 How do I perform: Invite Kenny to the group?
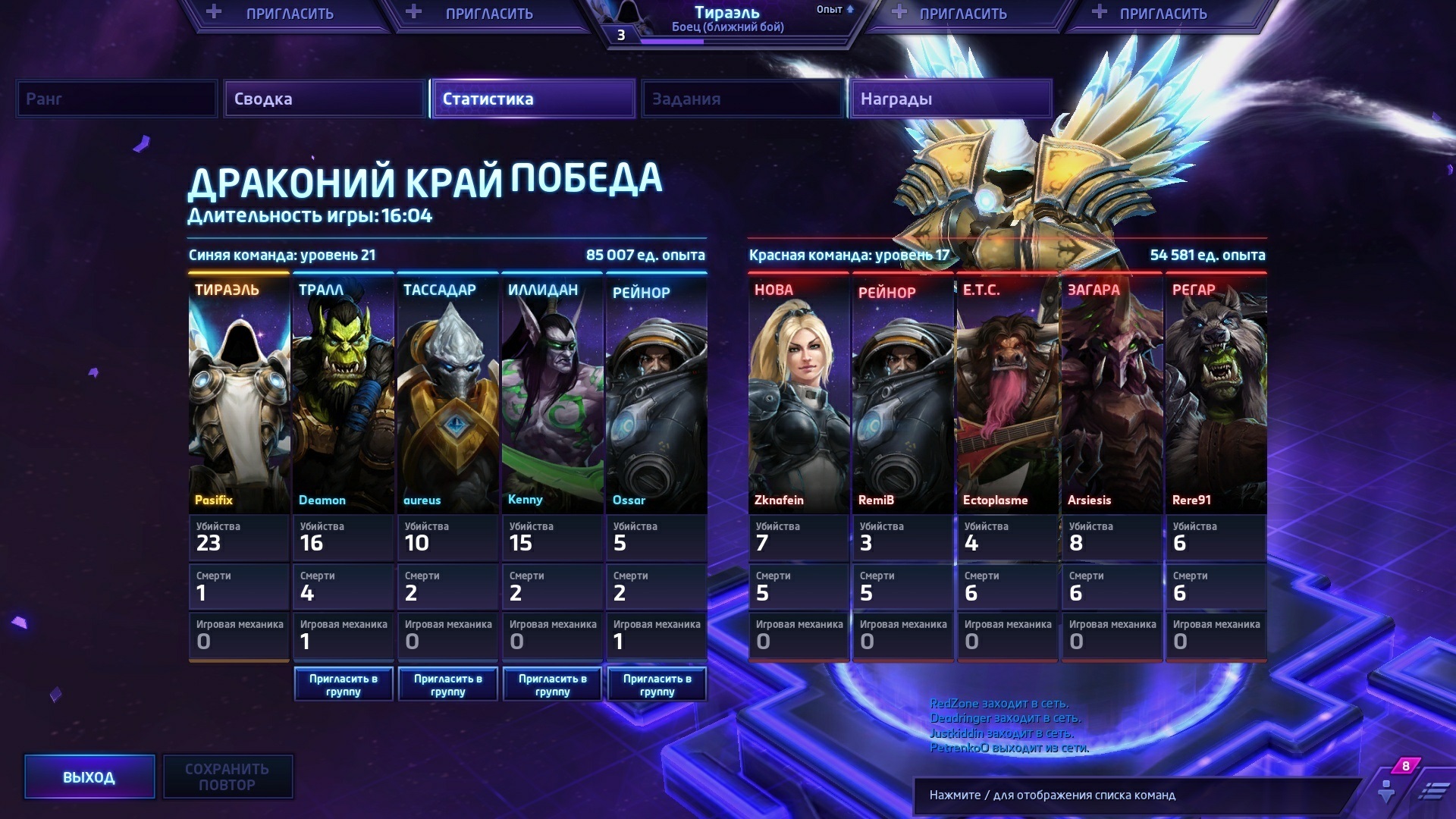(553, 685)
